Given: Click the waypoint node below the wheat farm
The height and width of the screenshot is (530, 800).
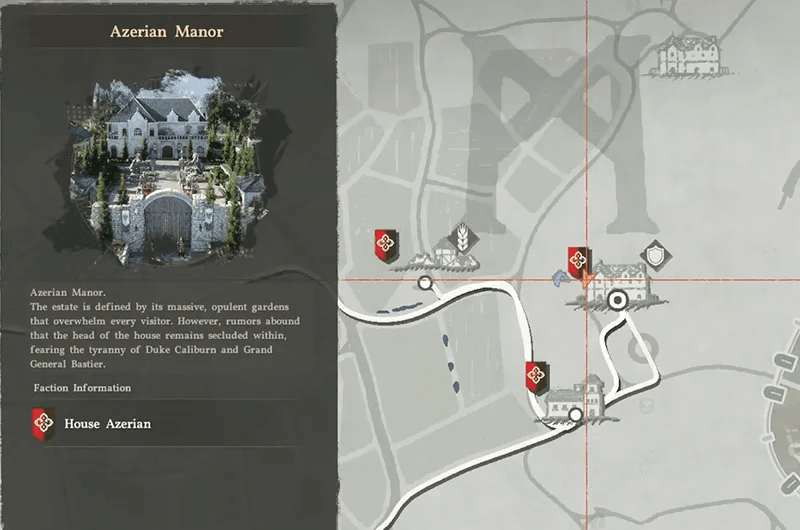Looking at the screenshot, I should [425, 284].
